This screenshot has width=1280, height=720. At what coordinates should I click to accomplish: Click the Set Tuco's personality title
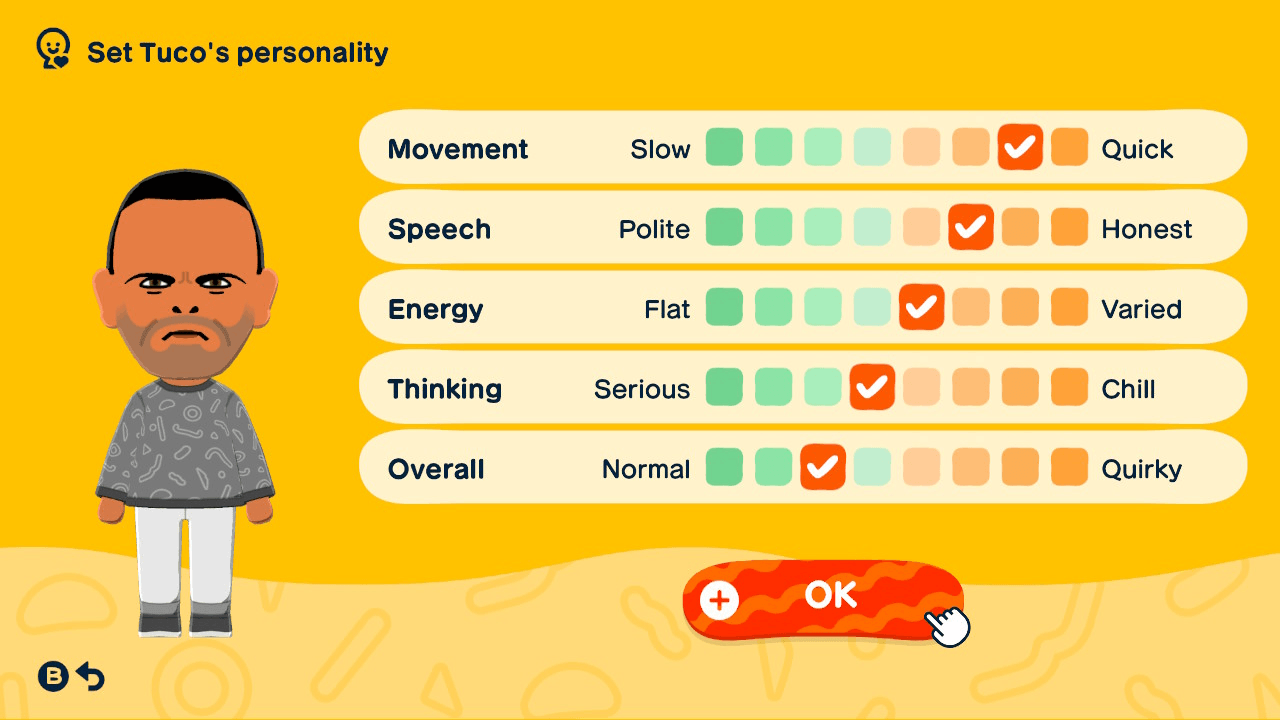(x=238, y=53)
